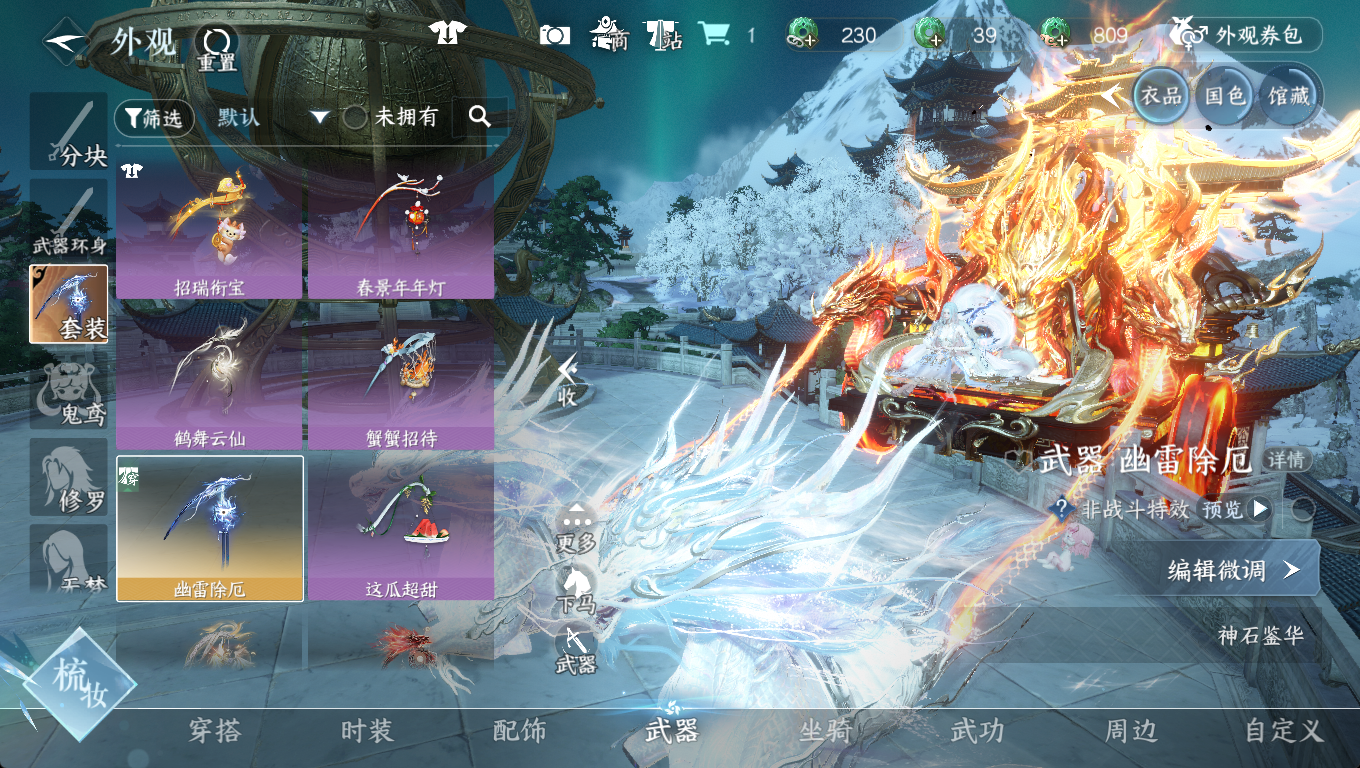
Task: Switch to the 套装 category
Action: click(x=69, y=304)
